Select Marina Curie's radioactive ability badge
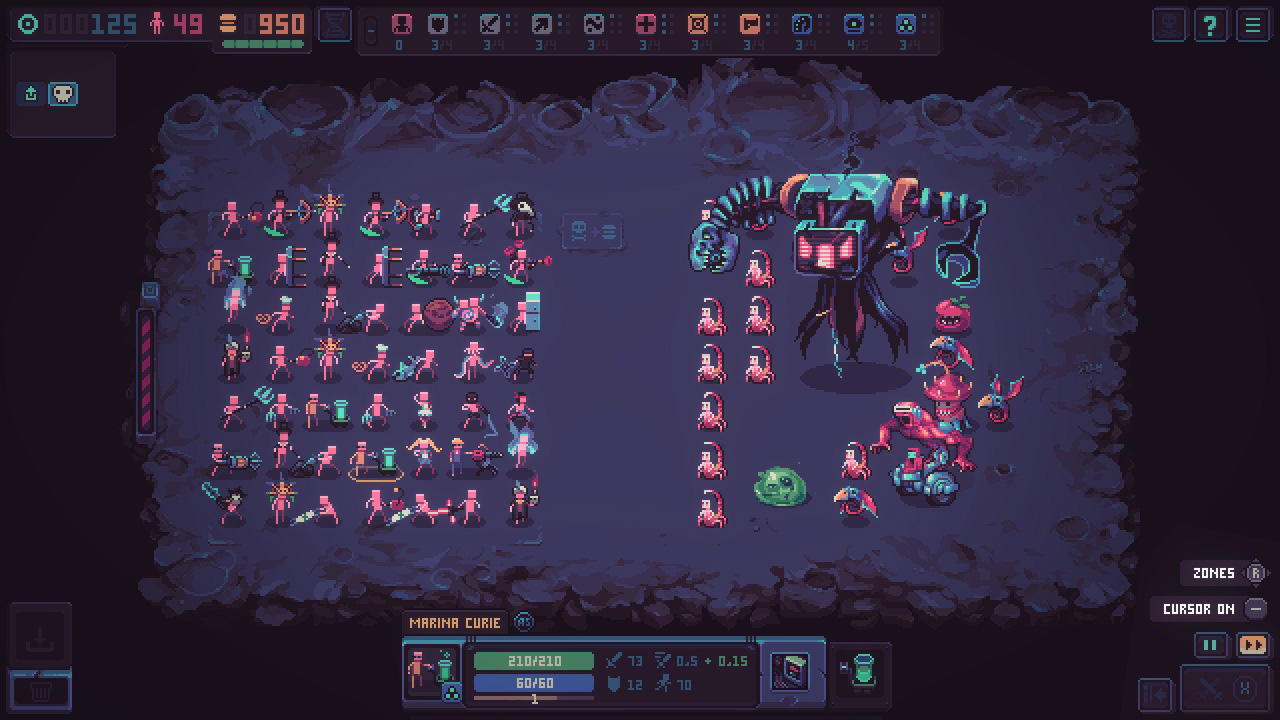 point(450,690)
